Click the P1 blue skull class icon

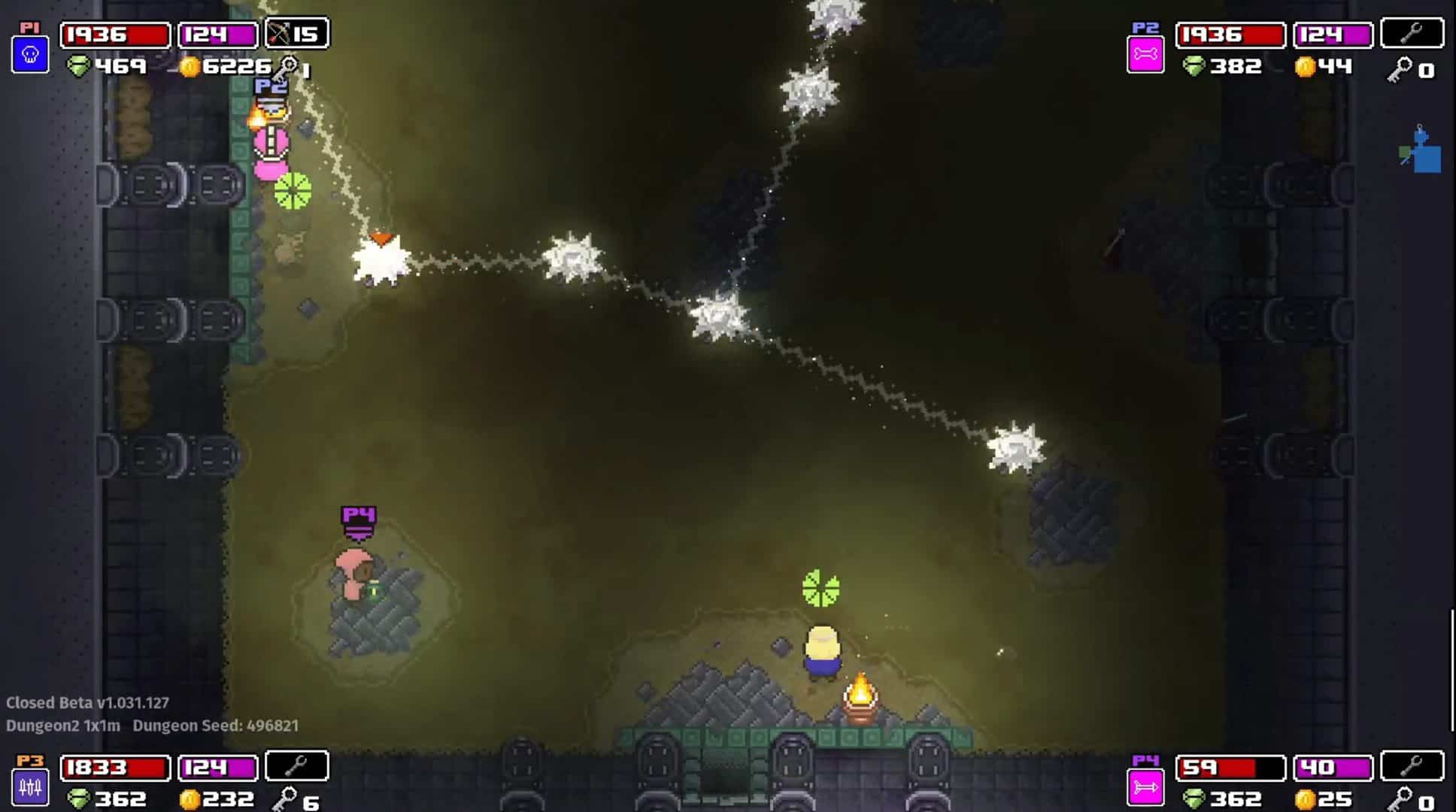[x=30, y=55]
